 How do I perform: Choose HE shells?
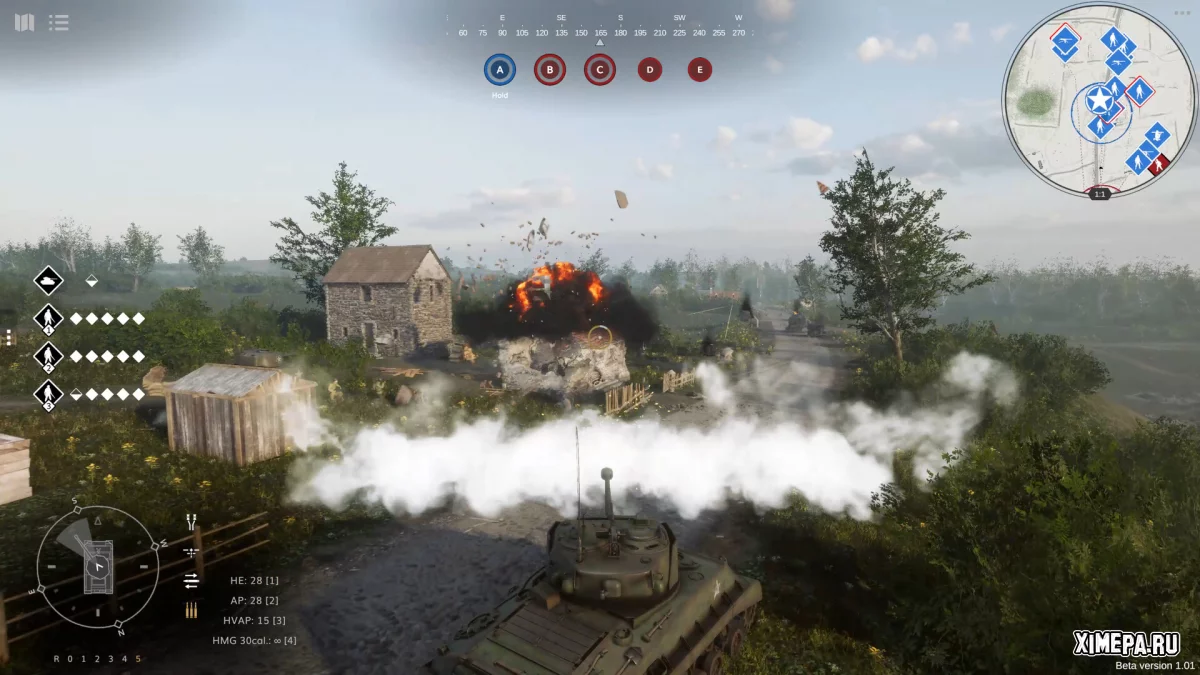click(x=254, y=580)
